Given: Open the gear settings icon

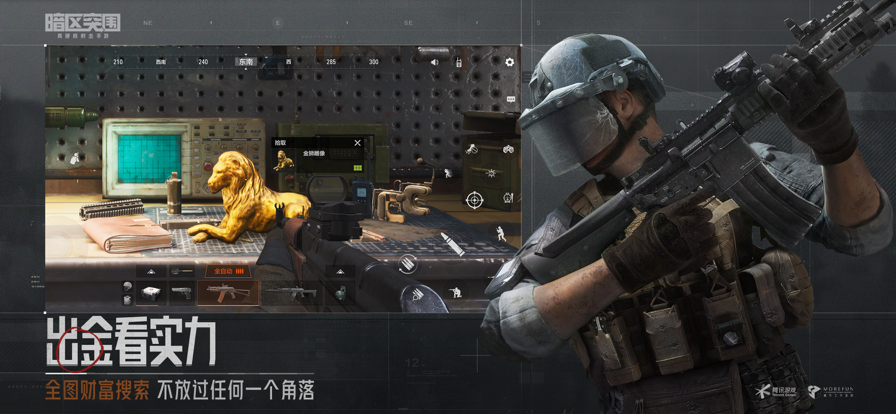Looking at the screenshot, I should pyautogui.click(x=509, y=62).
